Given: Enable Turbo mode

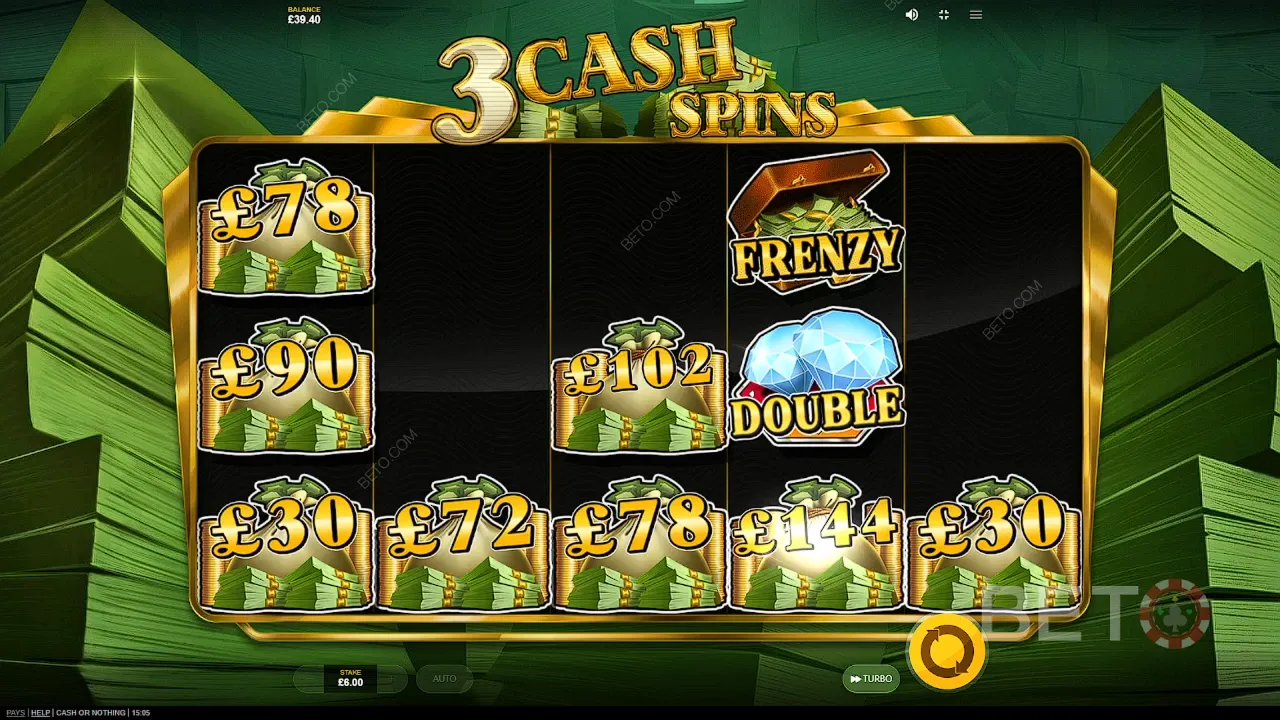Looking at the screenshot, I should [872, 679].
